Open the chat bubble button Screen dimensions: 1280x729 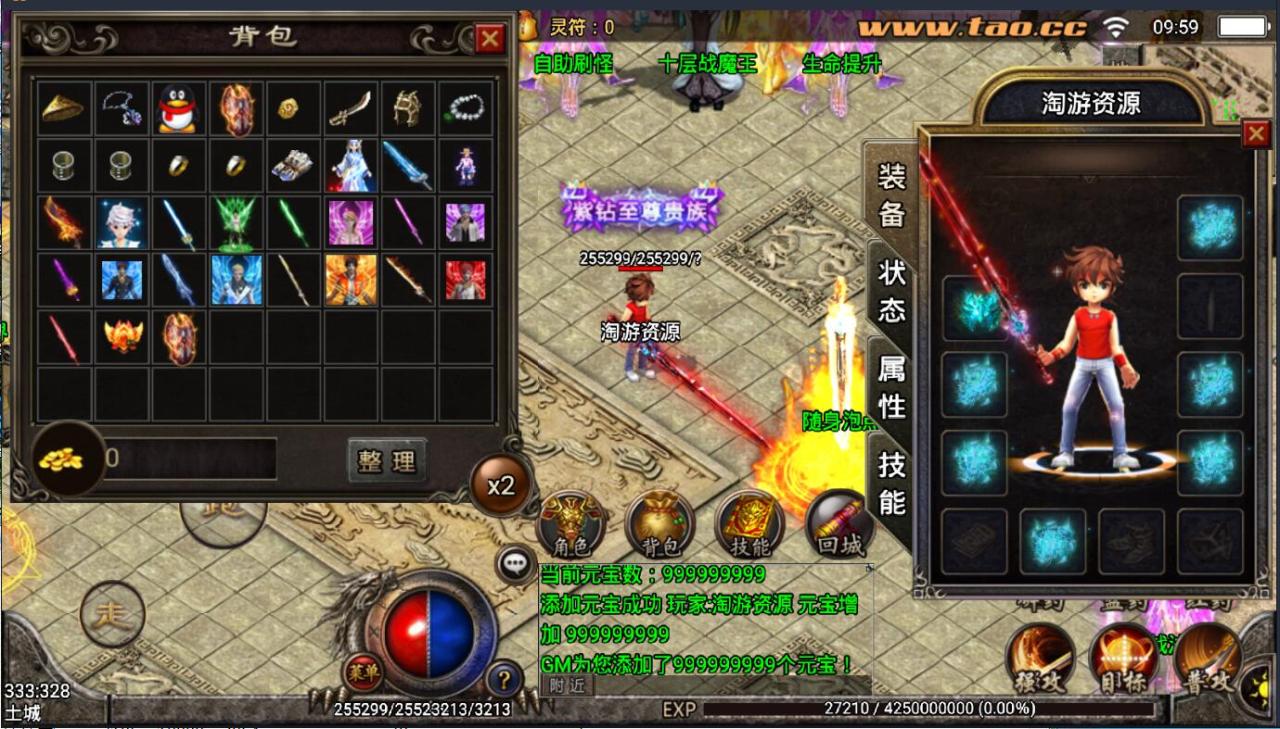click(515, 564)
